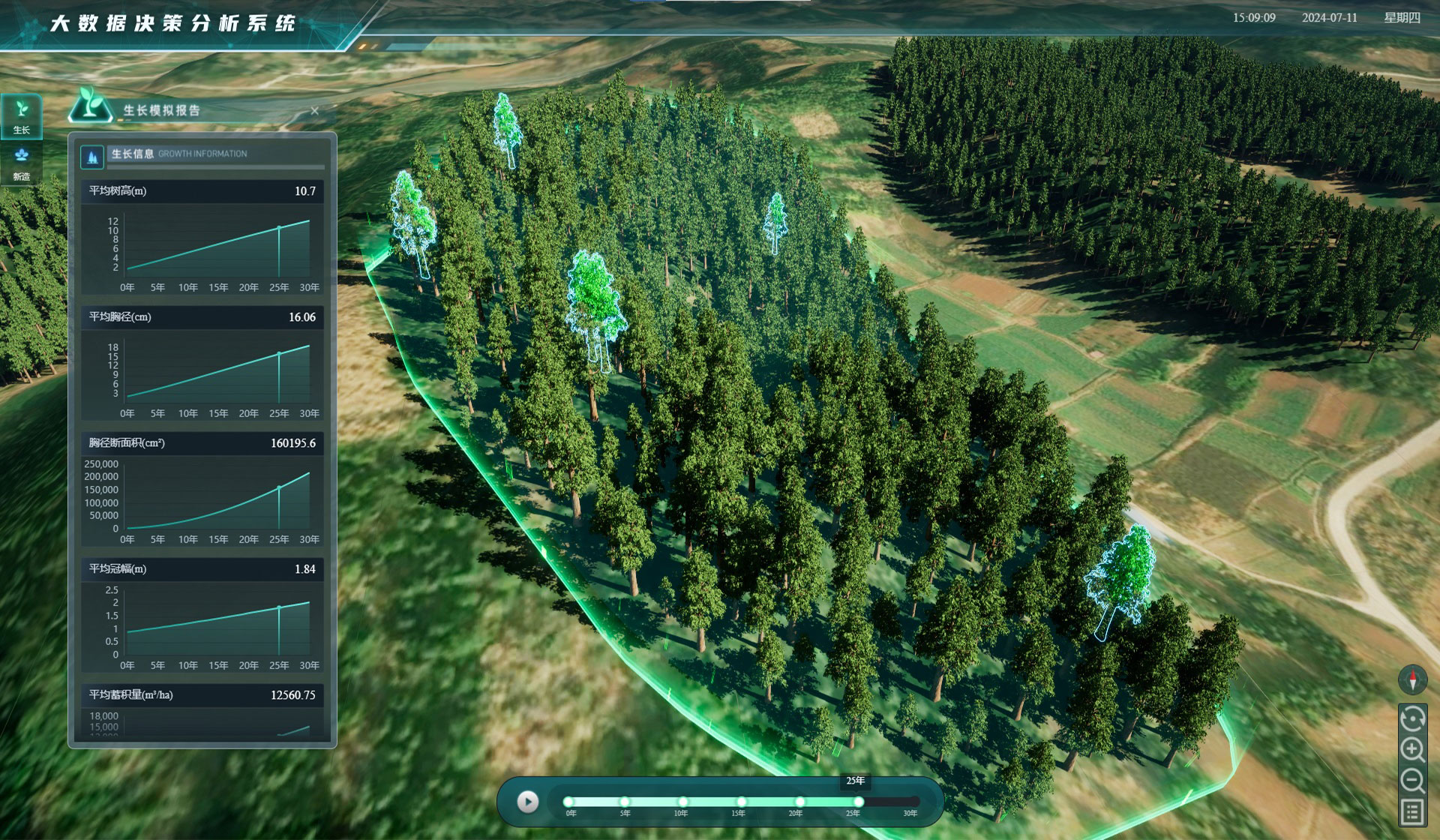Click the 平均胸径 growth chart

(x=217, y=373)
